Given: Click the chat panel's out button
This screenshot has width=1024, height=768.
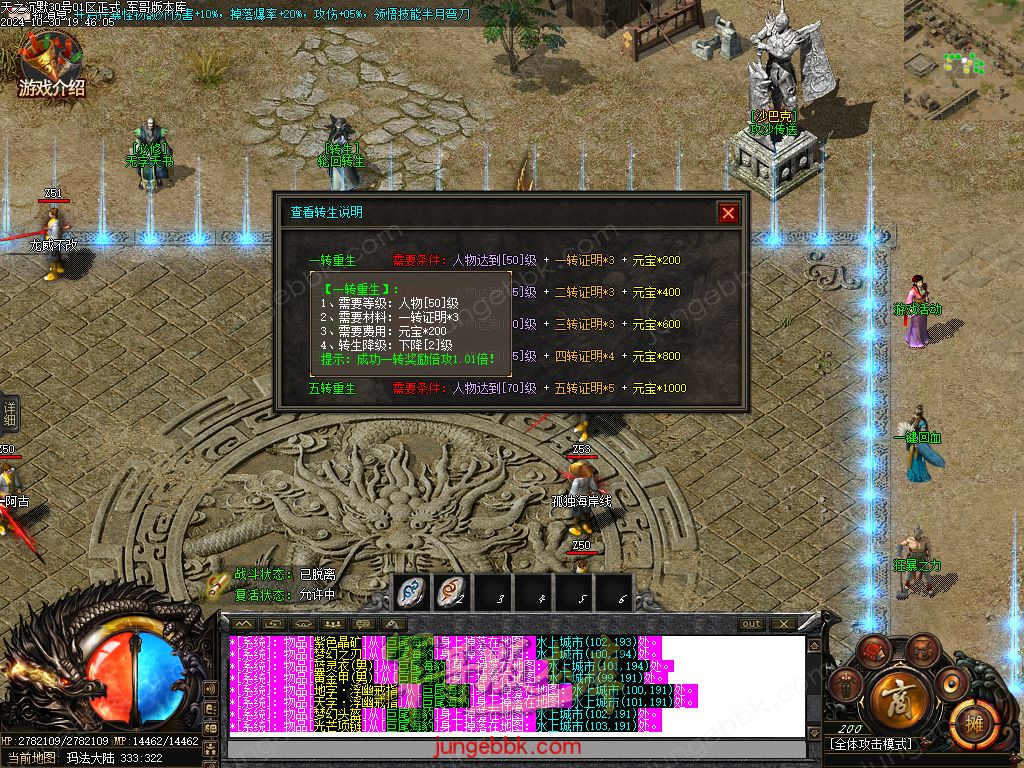Looking at the screenshot, I should point(751,624).
